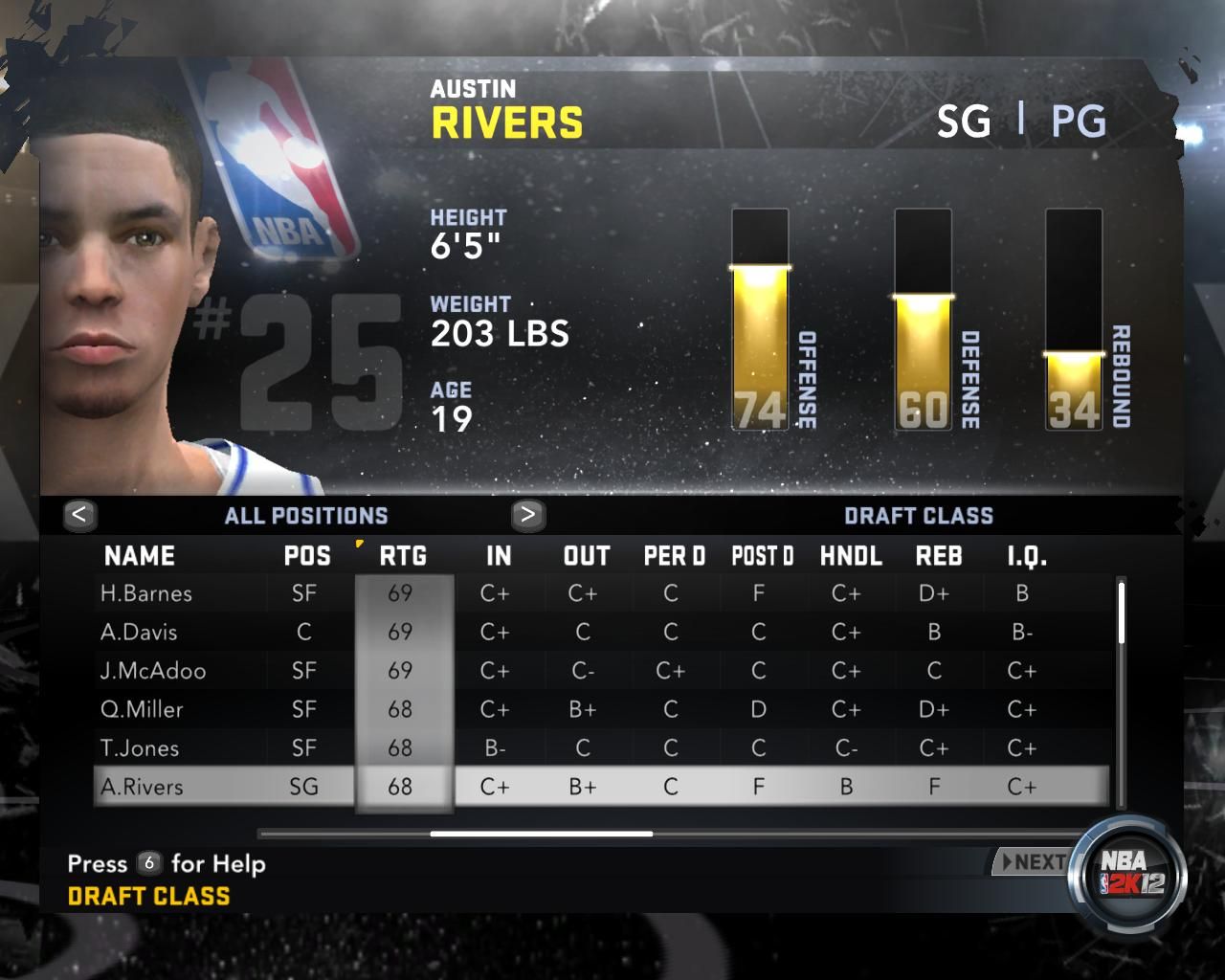
Task: Sort the list by NAME column
Action: click(x=140, y=556)
